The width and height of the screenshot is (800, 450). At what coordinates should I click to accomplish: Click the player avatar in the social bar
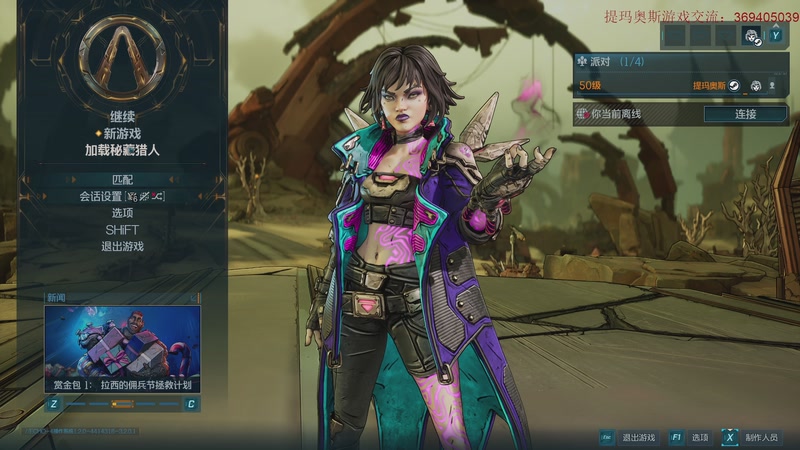click(751, 35)
